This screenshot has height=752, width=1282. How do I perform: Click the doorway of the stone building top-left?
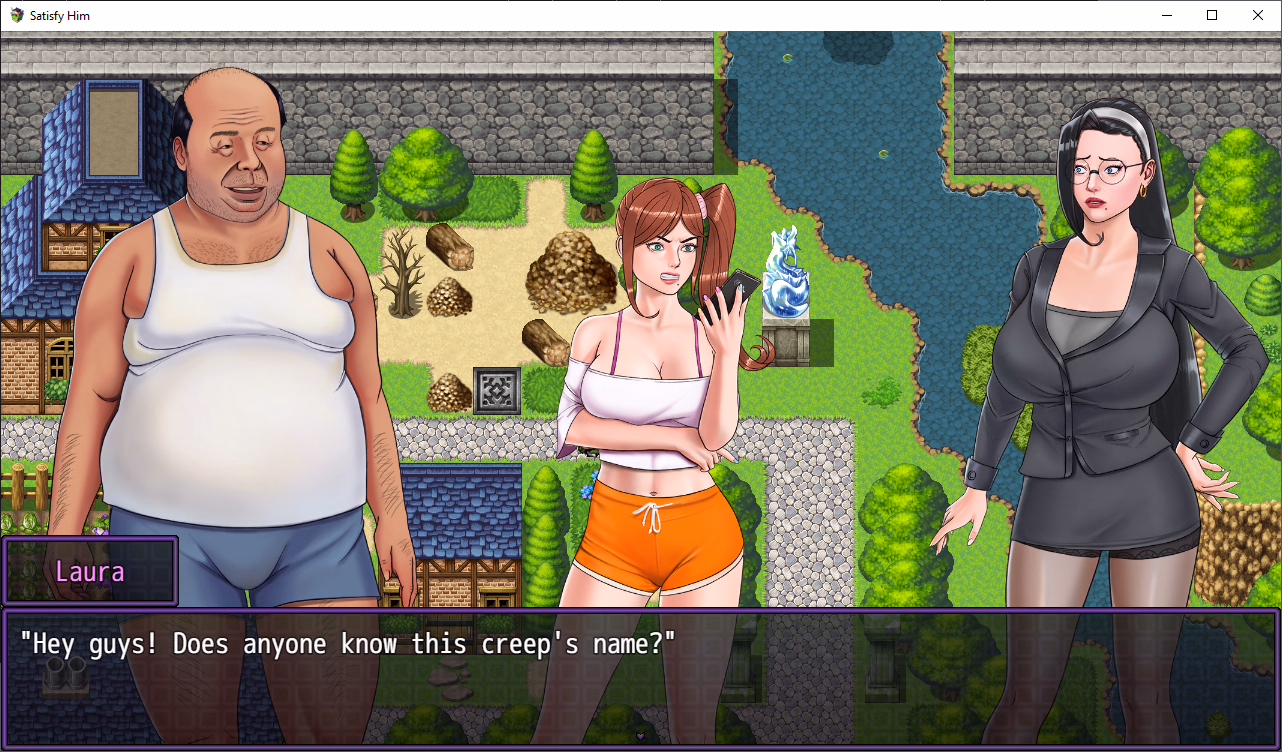[x=113, y=130]
